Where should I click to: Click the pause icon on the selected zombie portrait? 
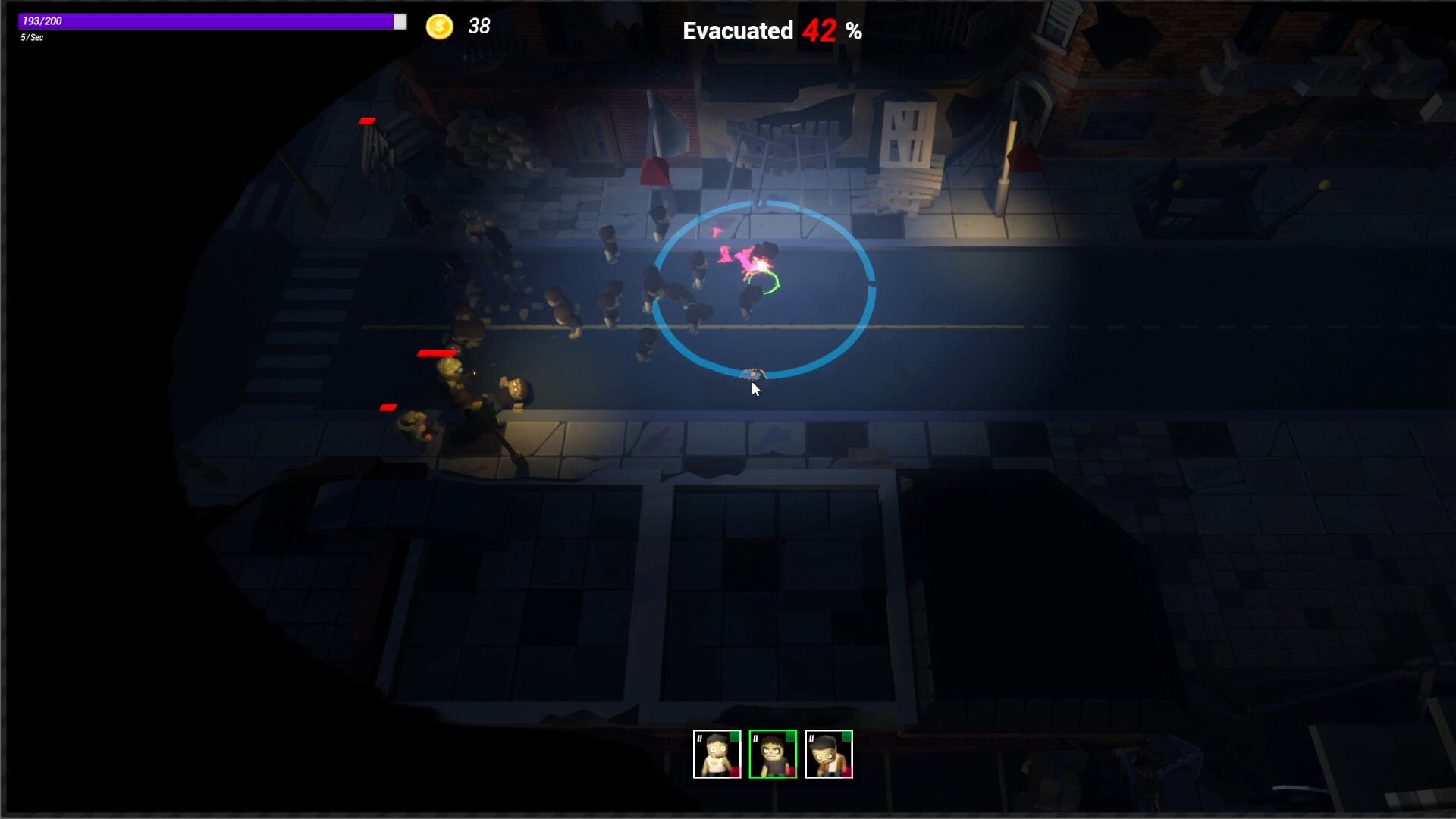(x=755, y=738)
